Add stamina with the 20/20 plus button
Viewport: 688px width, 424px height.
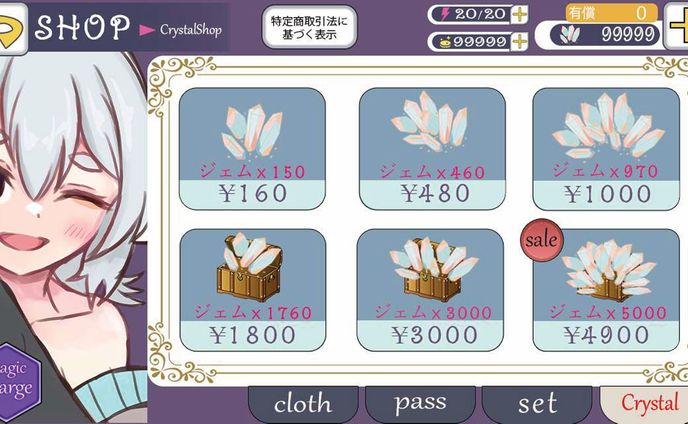(x=519, y=14)
